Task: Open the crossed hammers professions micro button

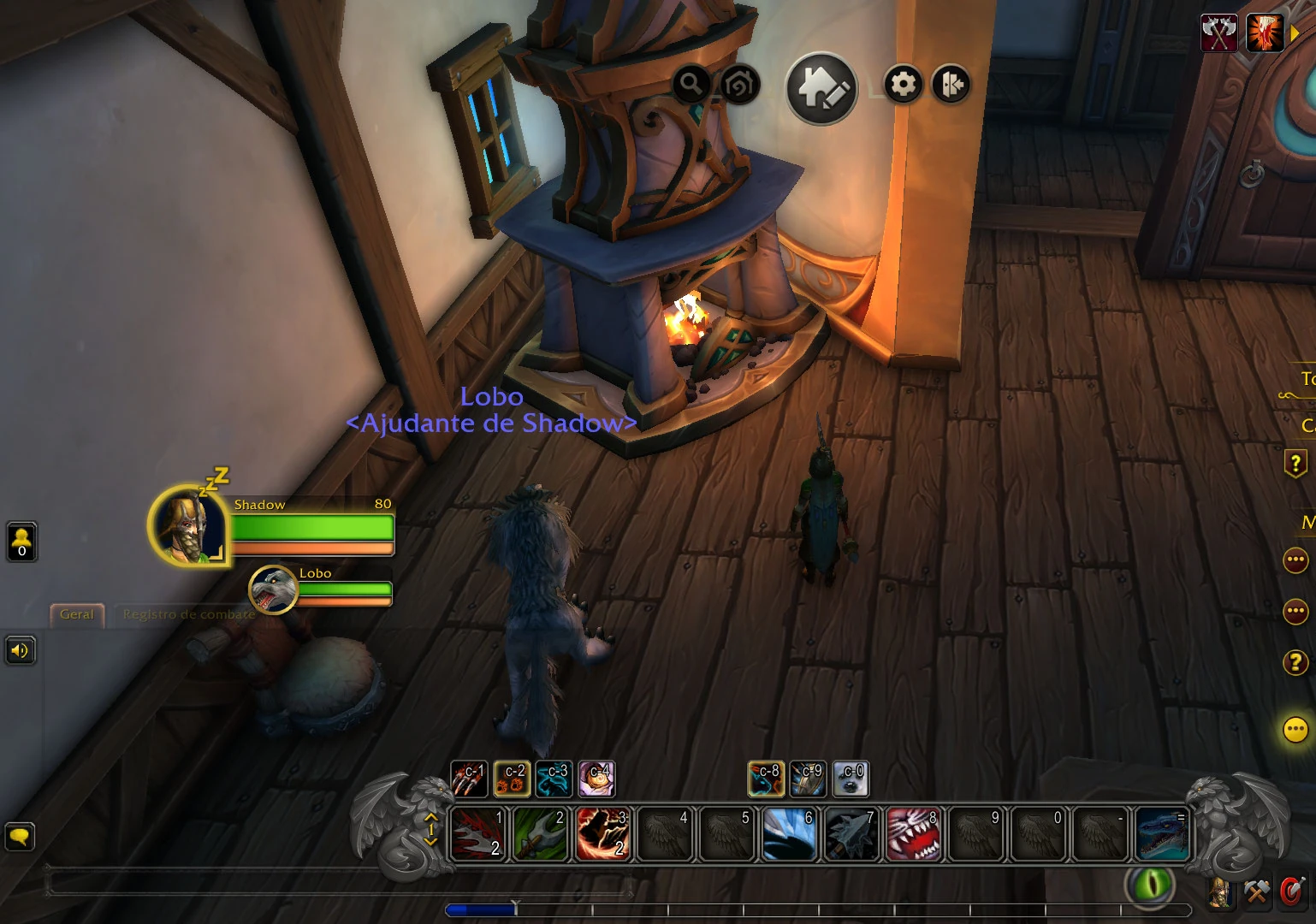Action: click(x=1256, y=892)
